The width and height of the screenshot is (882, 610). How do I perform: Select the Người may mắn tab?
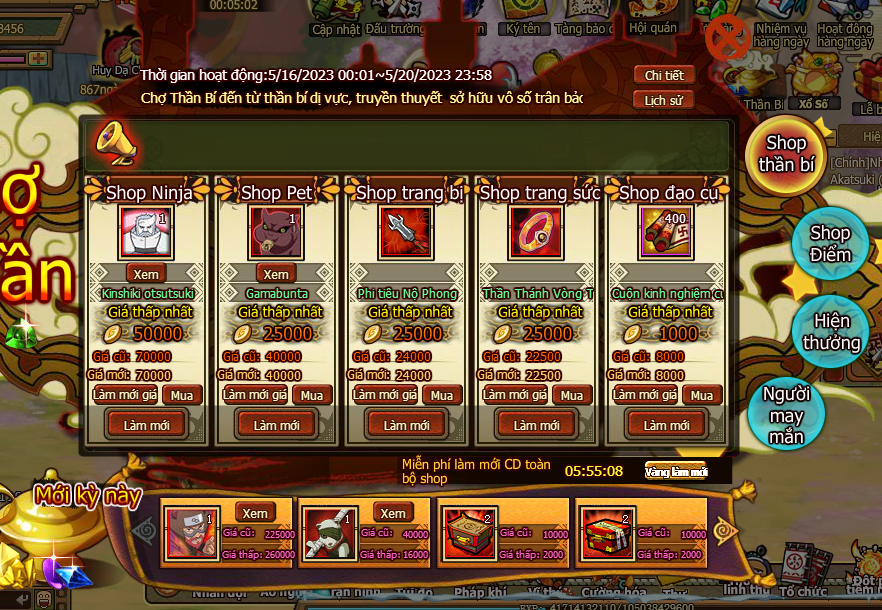(786, 415)
